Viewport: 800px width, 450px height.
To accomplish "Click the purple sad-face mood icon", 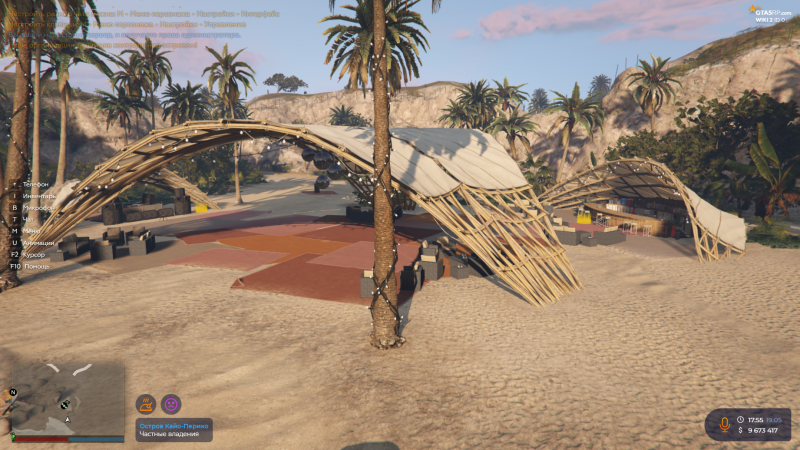I will tap(171, 404).
